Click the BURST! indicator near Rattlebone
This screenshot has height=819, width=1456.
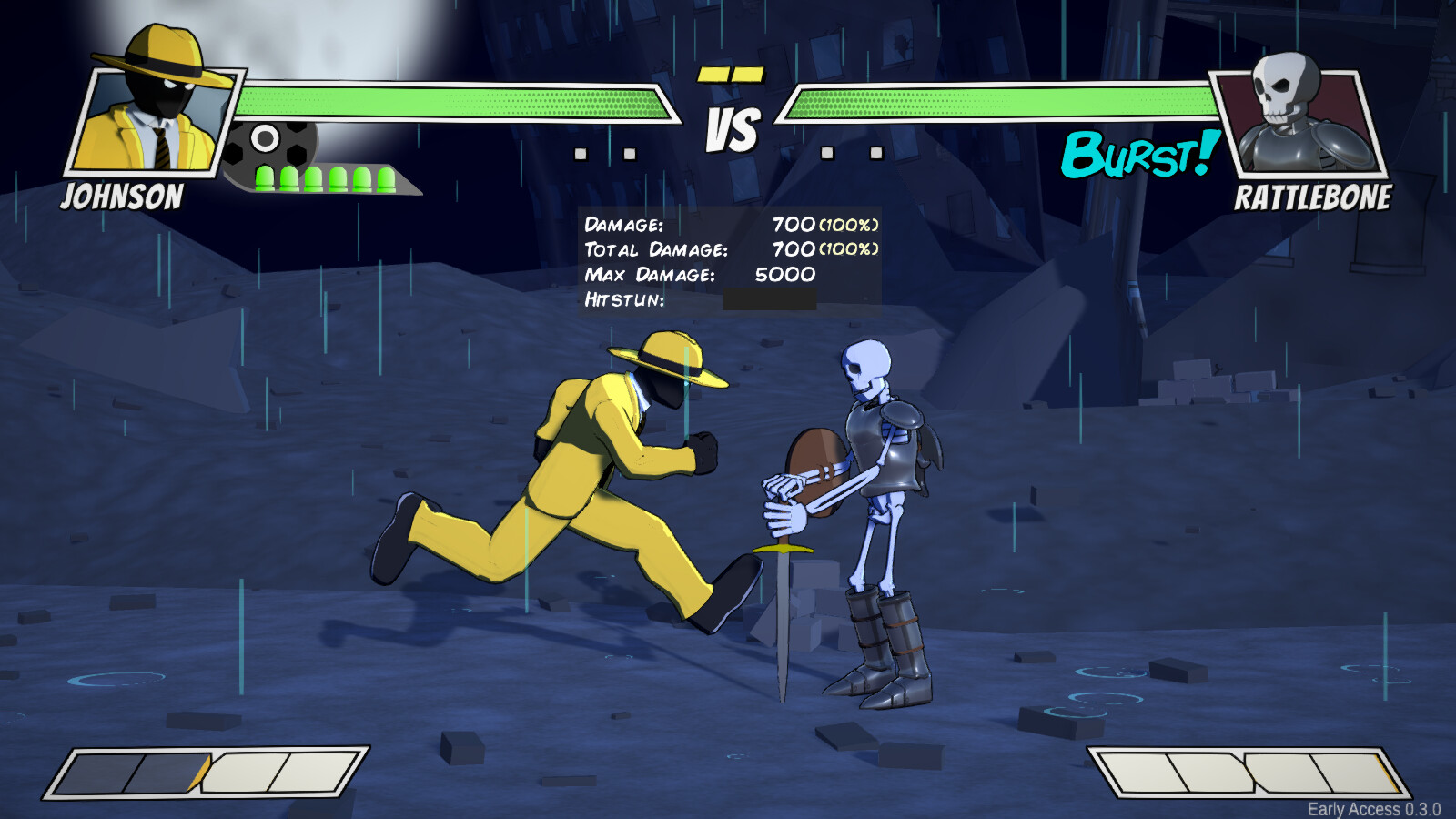[1137, 157]
